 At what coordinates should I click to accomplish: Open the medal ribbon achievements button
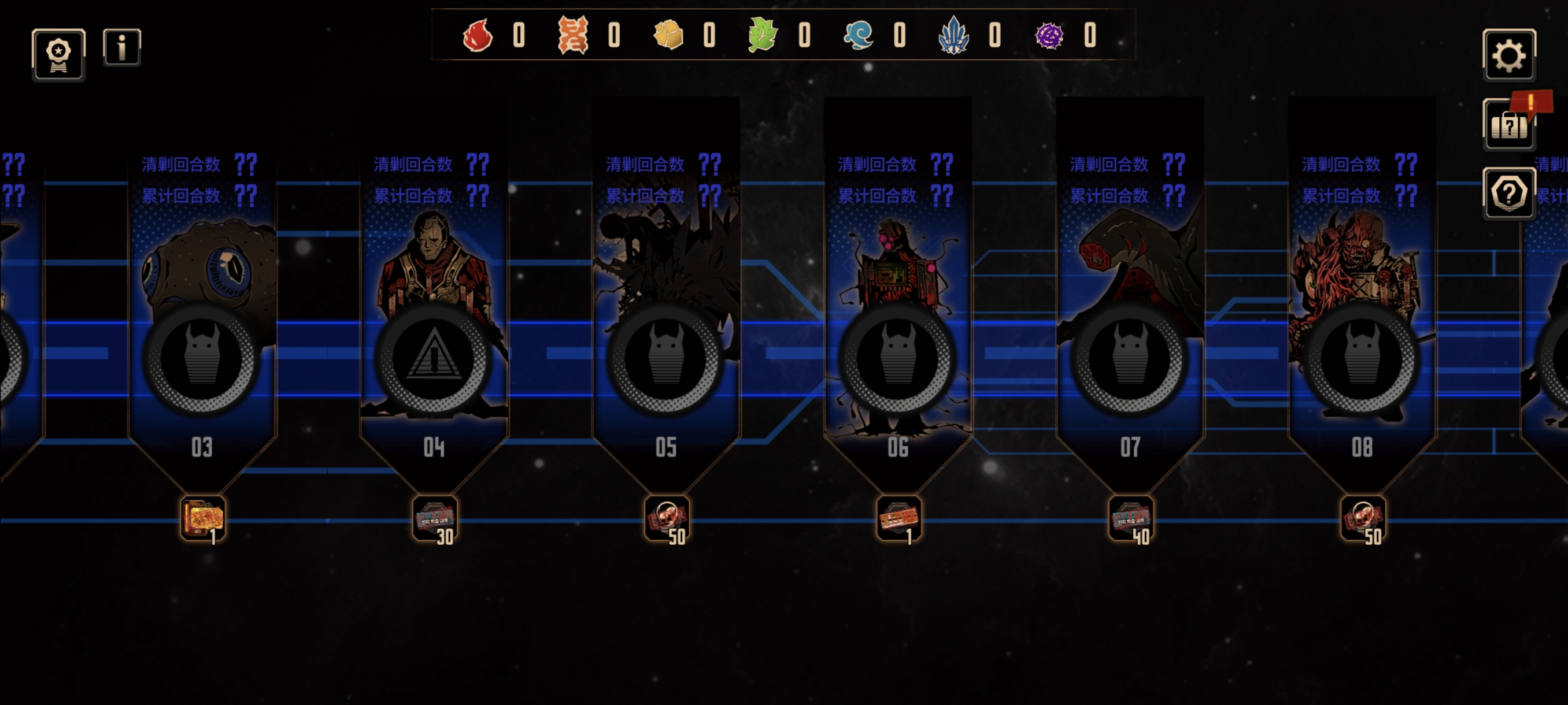58,55
